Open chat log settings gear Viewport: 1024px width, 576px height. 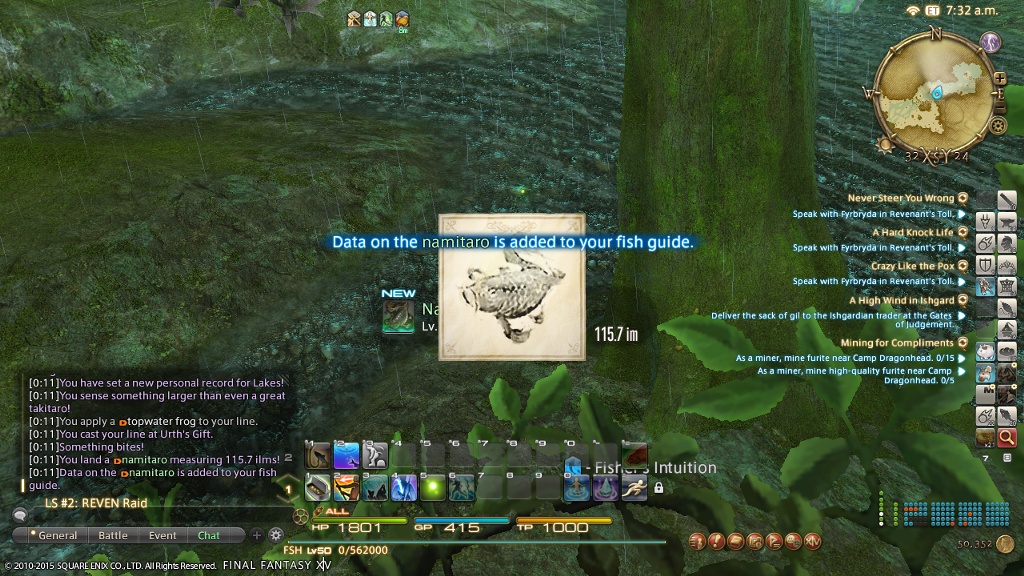pos(276,535)
